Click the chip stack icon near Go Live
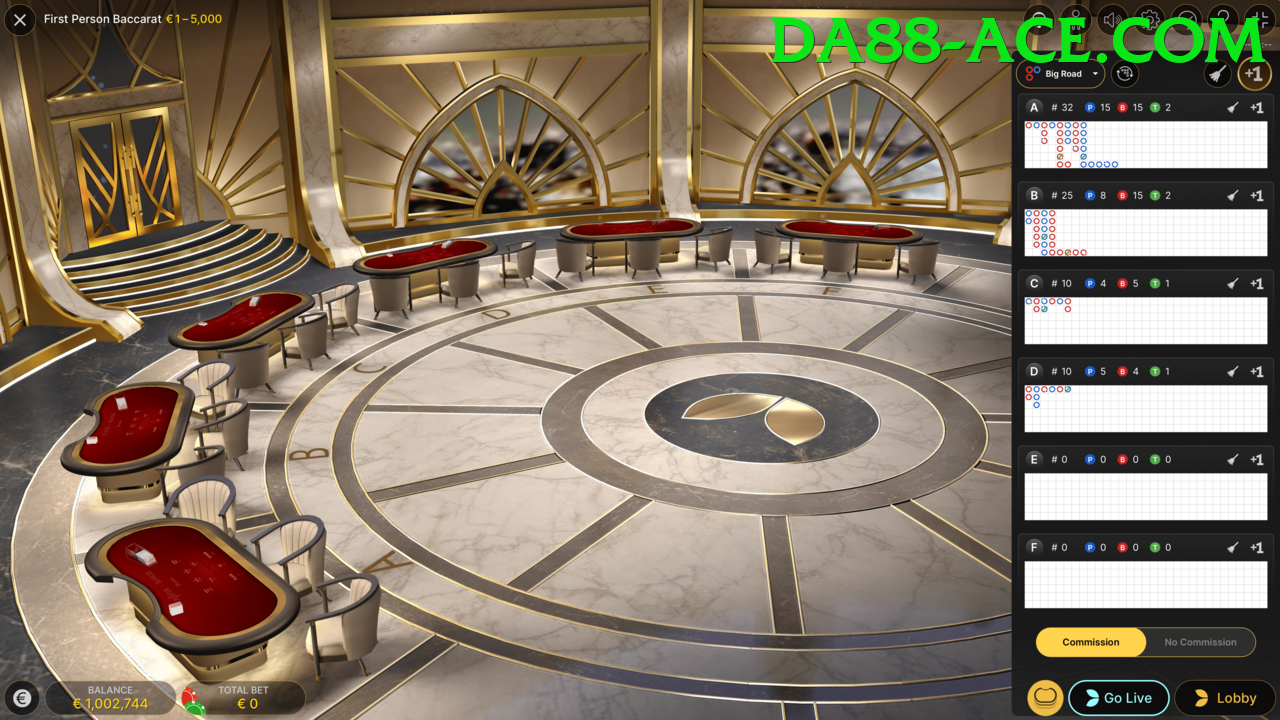1280x720 pixels. (x=1045, y=697)
